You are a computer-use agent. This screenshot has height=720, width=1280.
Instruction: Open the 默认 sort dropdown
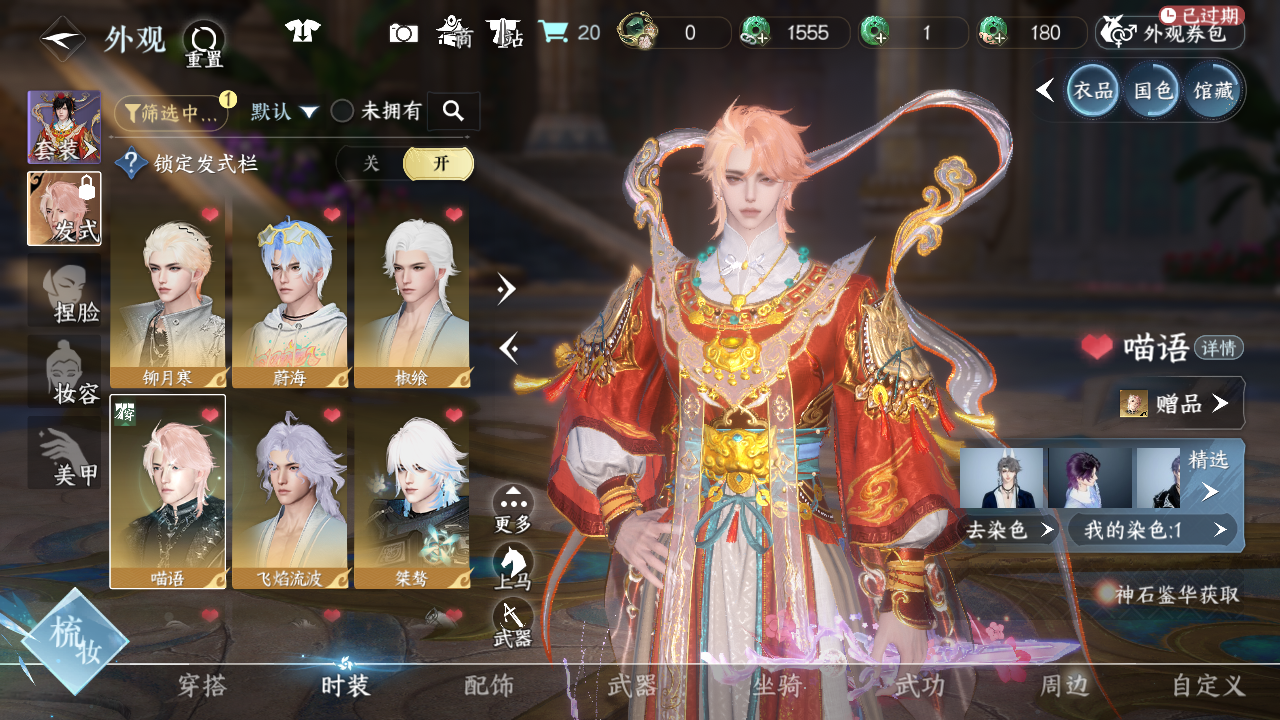tap(284, 111)
